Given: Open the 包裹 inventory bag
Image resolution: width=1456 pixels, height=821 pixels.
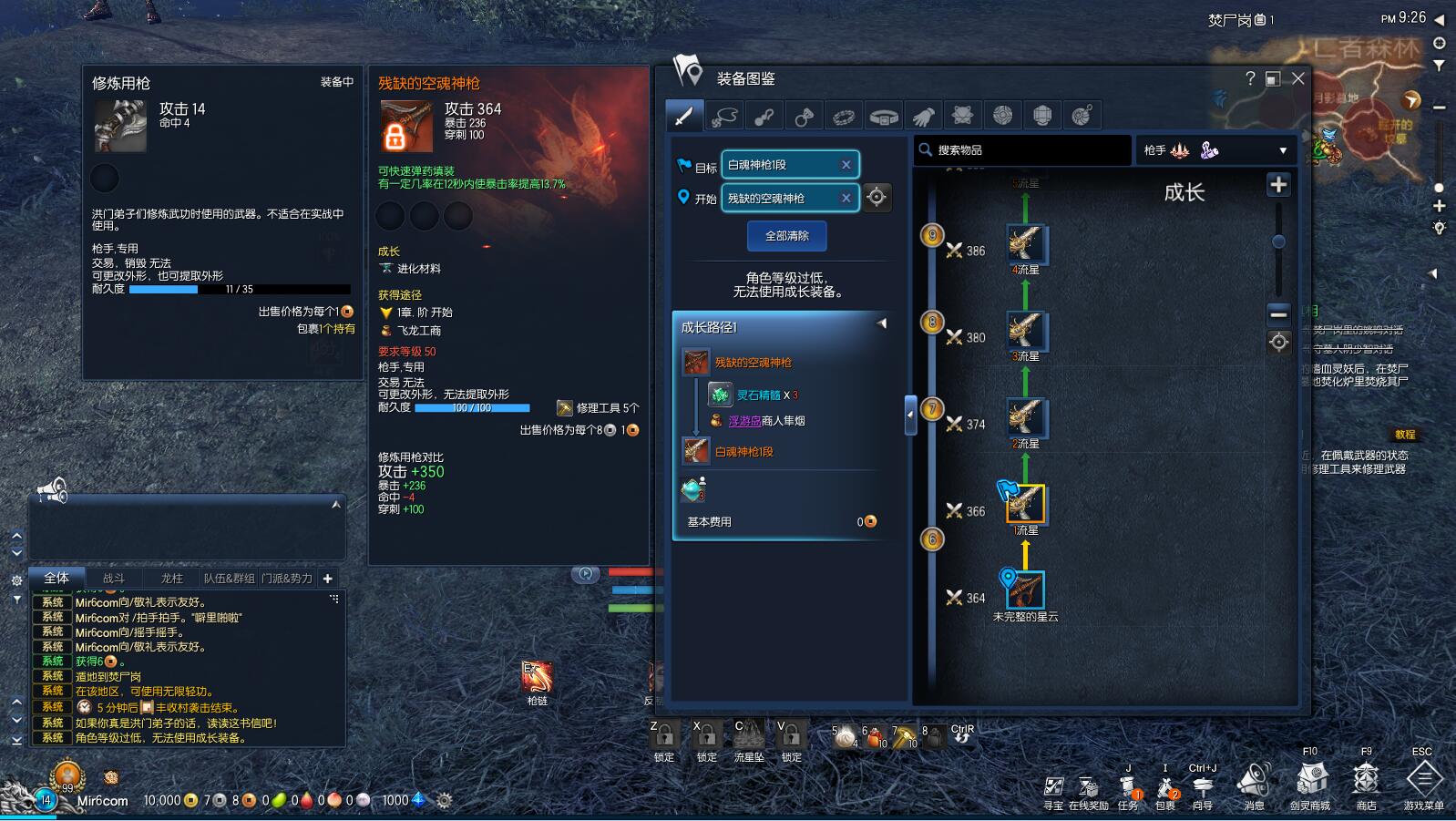Looking at the screenshot, I should click(x=1165, y=788).
